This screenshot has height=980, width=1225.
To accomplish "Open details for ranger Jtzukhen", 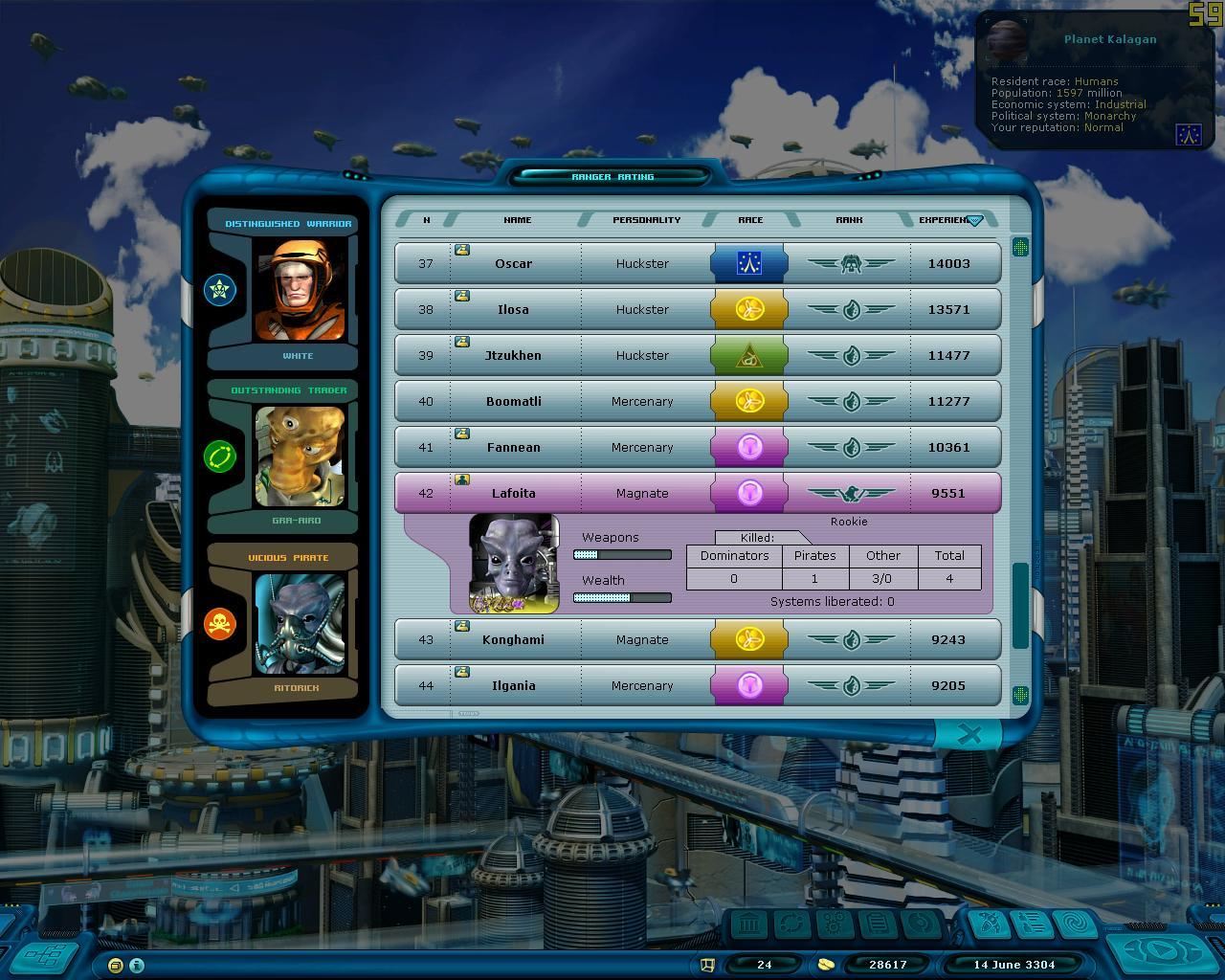I will (514, 355).
